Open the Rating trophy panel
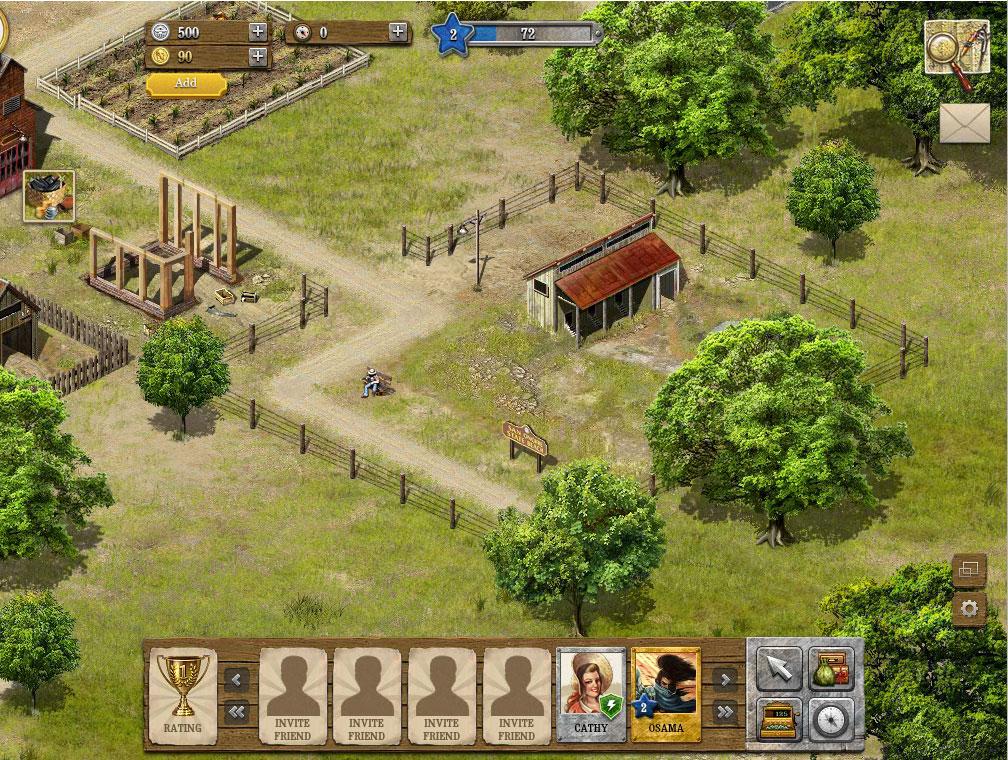Viewport: 1008px width, 760px height. click(182, 695)
